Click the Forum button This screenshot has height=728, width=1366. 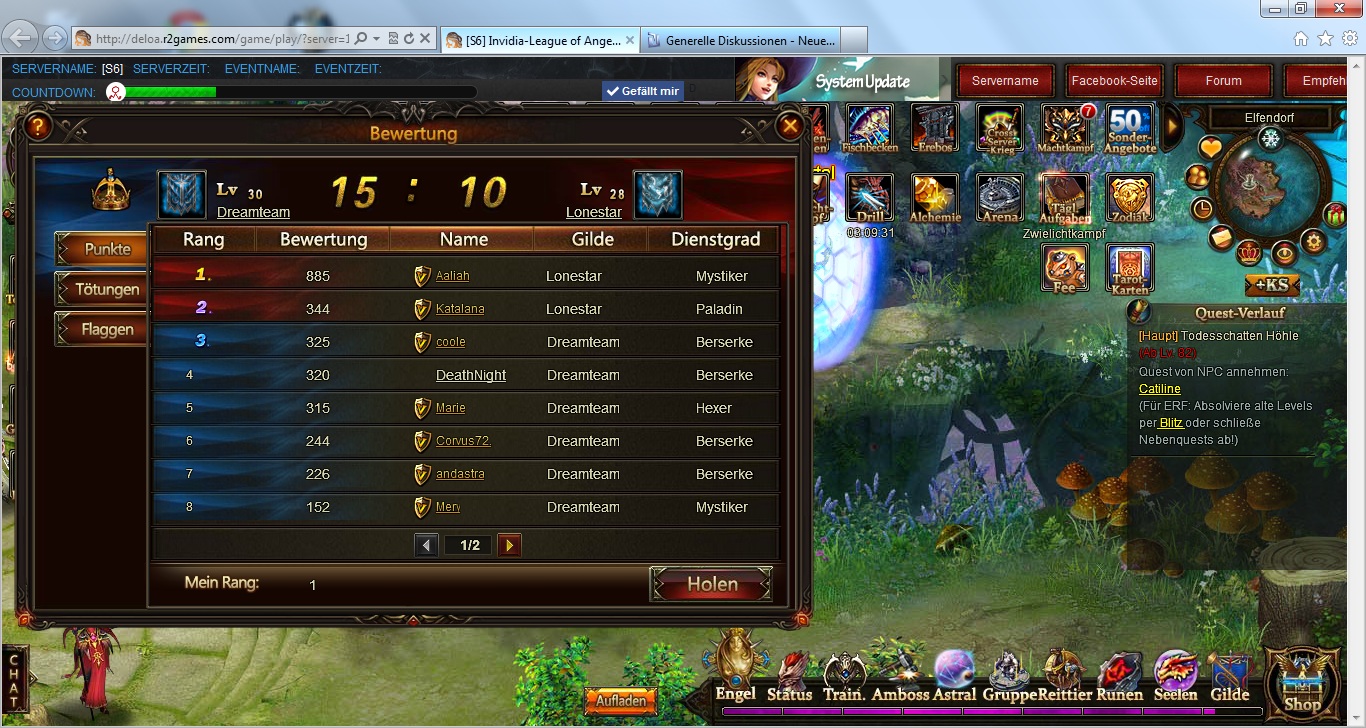click(1223, 81)
